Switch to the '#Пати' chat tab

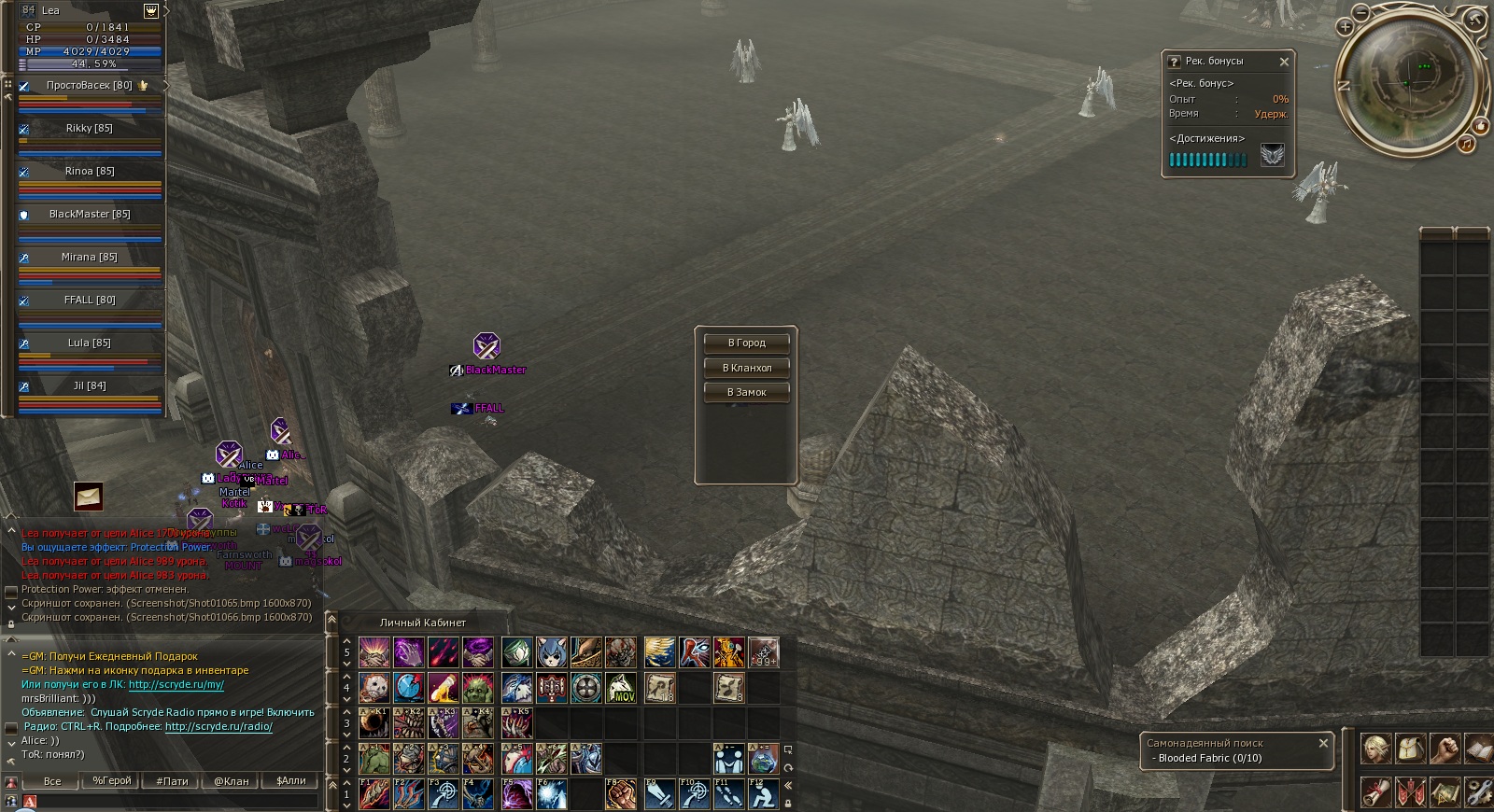pyautogui.click(x=172, y=781)
